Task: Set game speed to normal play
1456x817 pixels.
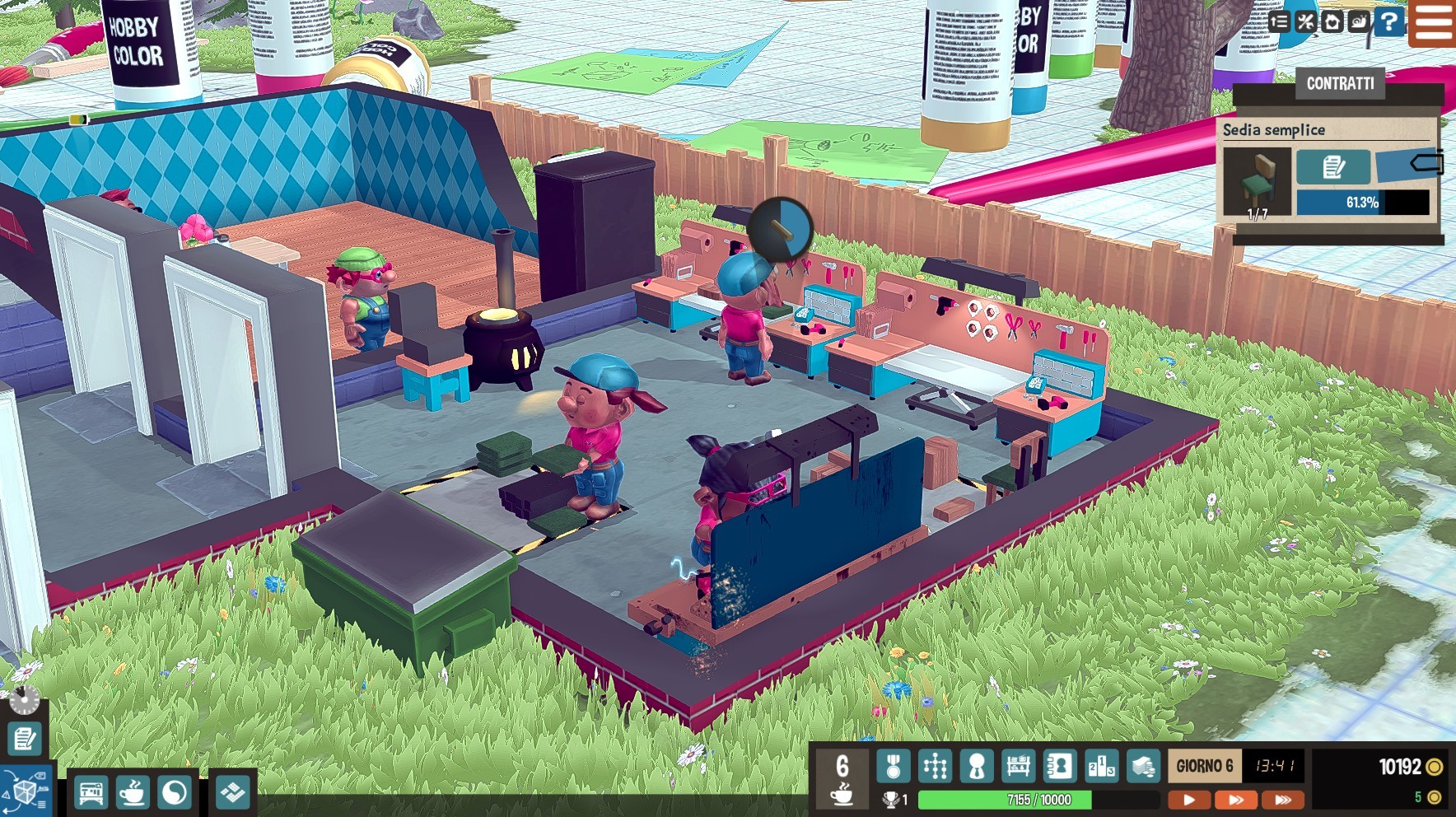Action: 1188,800
